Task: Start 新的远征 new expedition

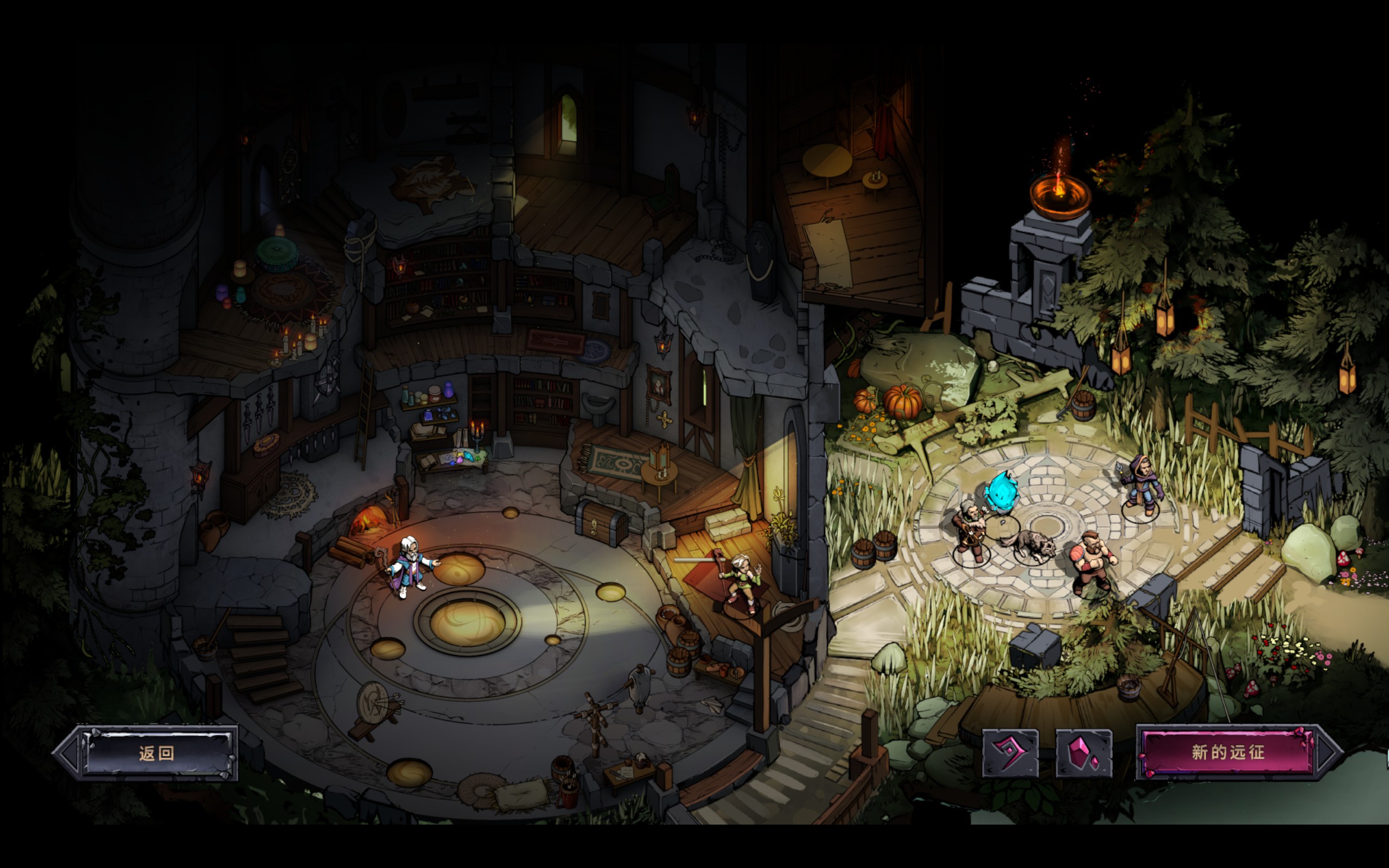Action: tap(1228, 752)
